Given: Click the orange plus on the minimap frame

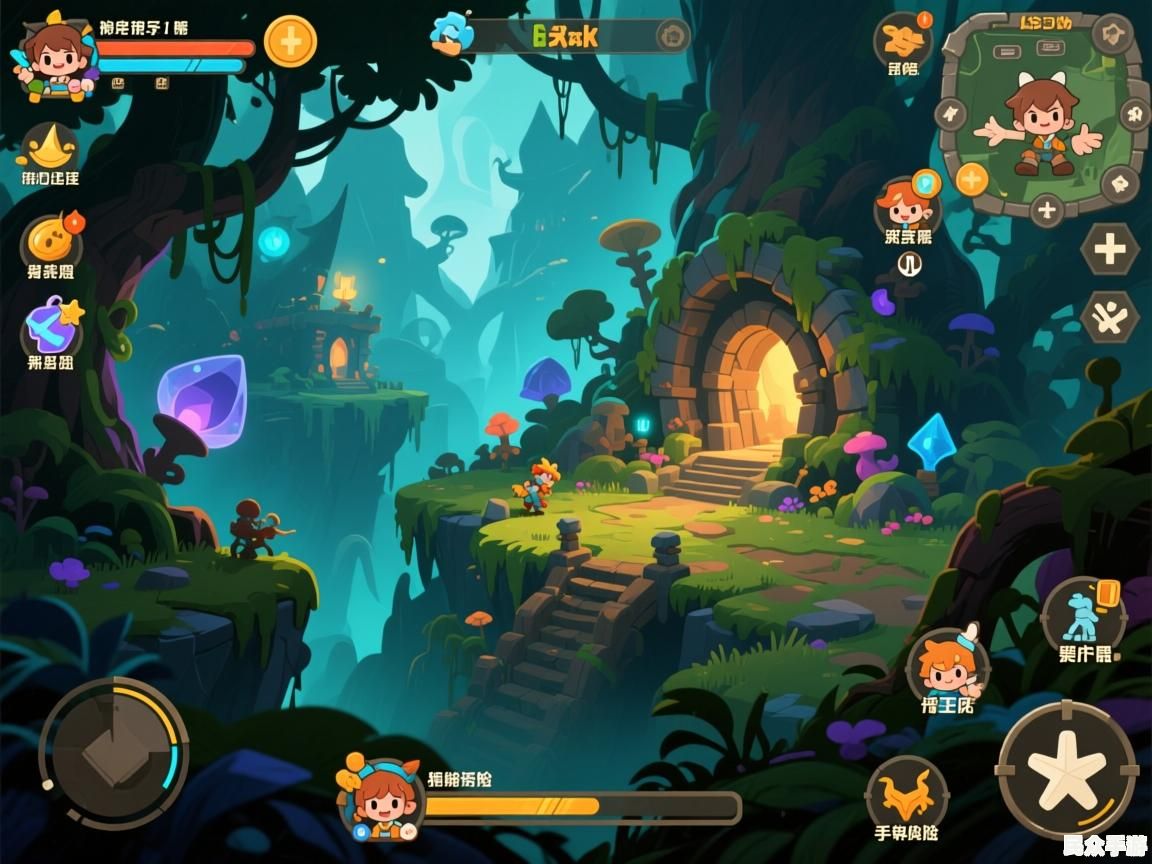Looking at the screenshot, I should [972, 180].
